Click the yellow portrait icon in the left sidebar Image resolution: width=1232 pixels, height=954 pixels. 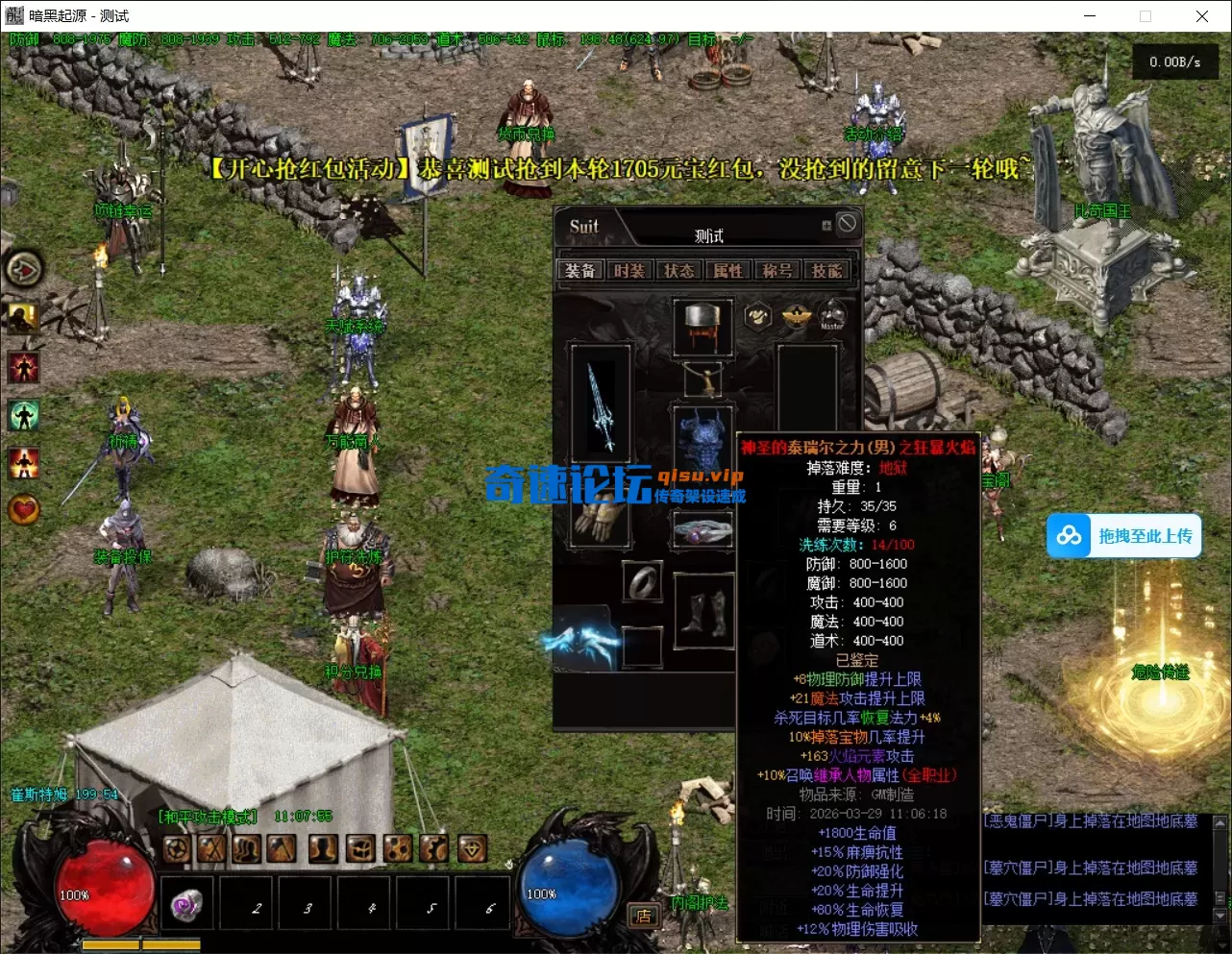[x=23, y=317]
